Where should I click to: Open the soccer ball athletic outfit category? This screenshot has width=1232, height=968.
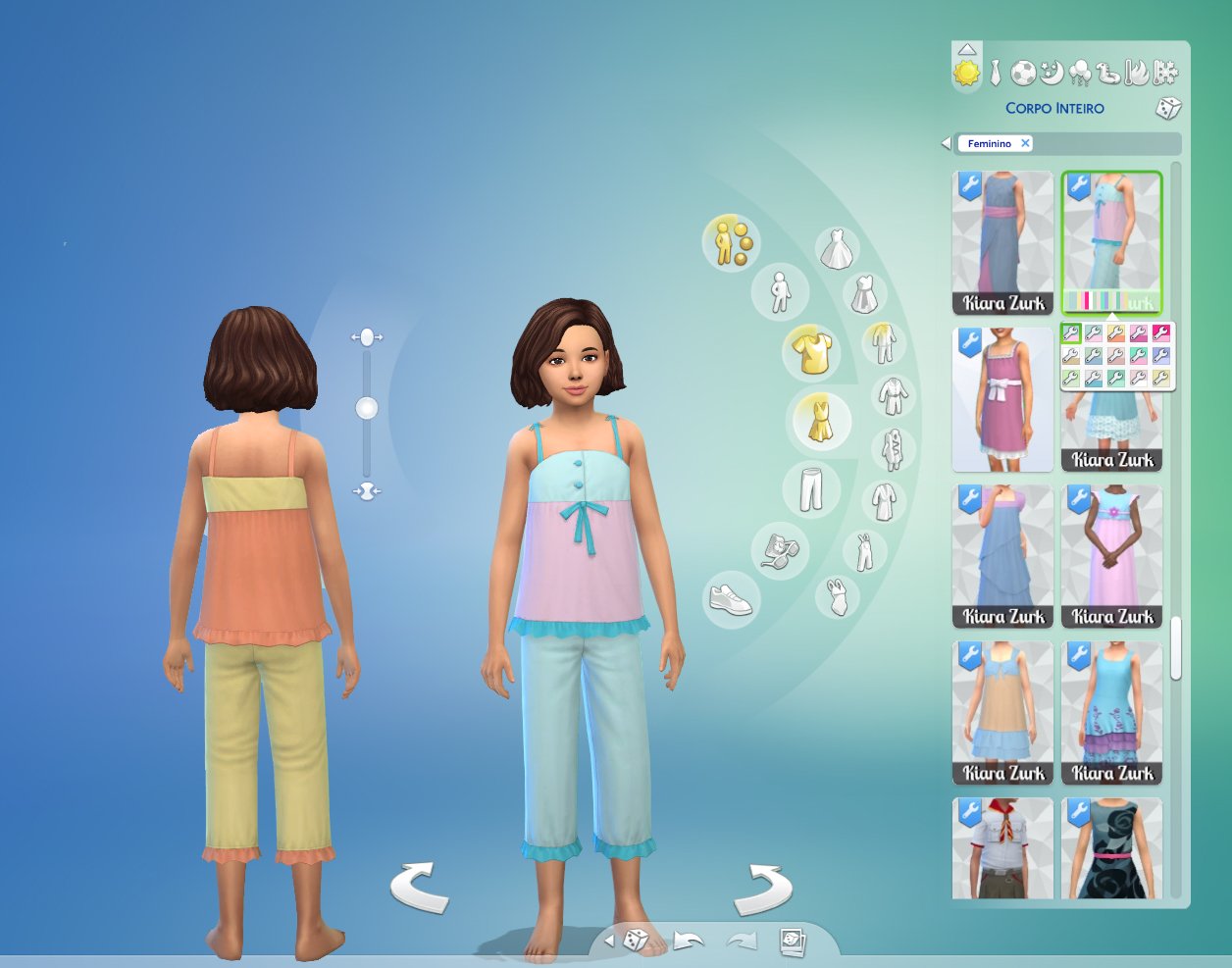click(x=1023, y=73)
